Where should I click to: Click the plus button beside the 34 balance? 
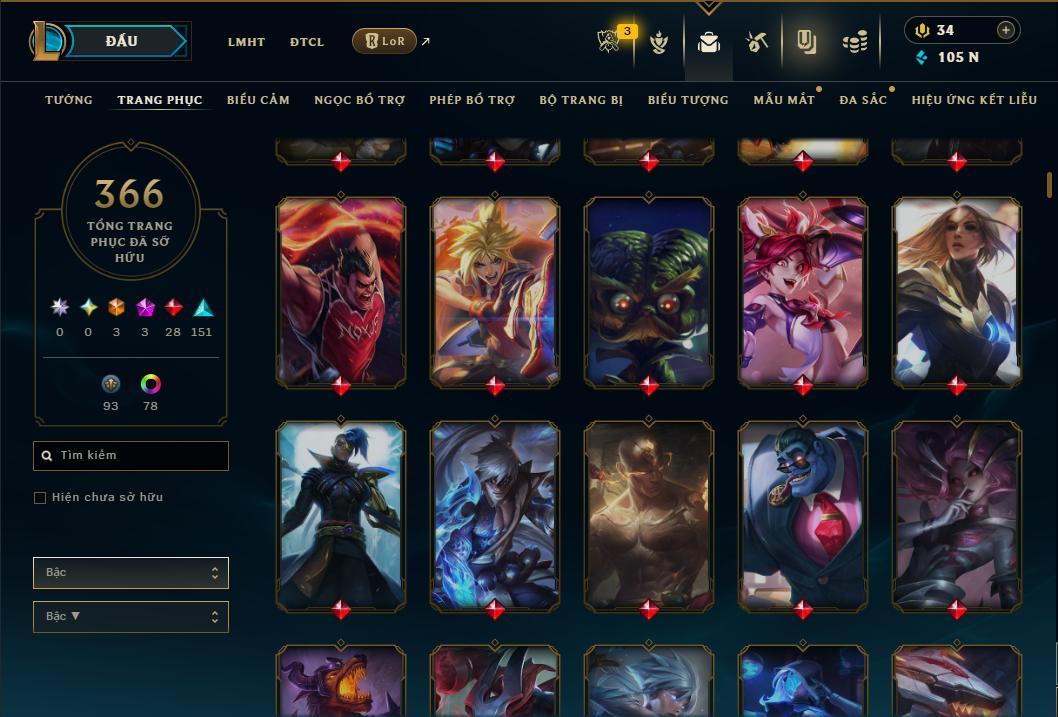(x=1005, y=30)
